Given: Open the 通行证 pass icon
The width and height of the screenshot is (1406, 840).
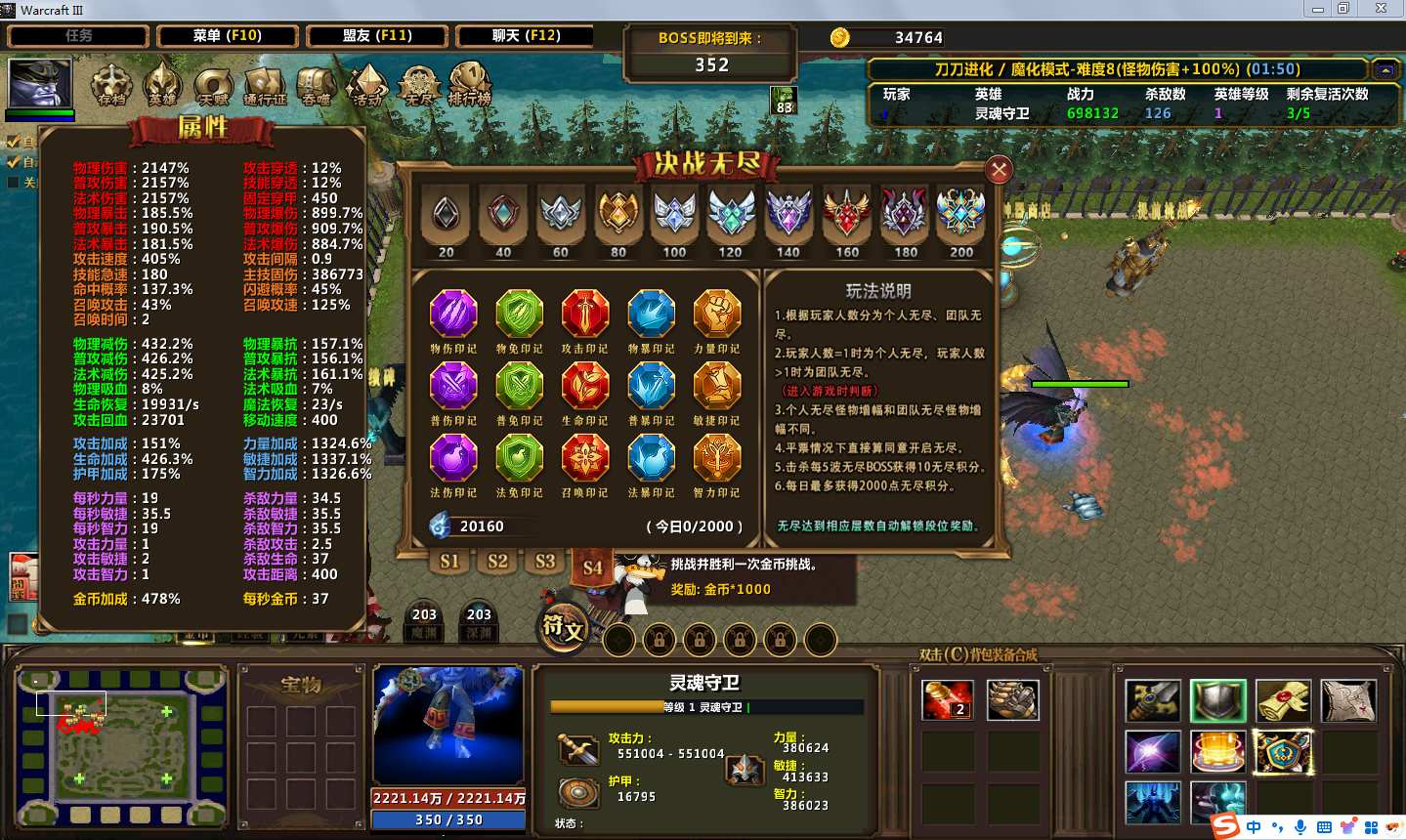Looking at the screenshot, I should [x=265, y=86].
